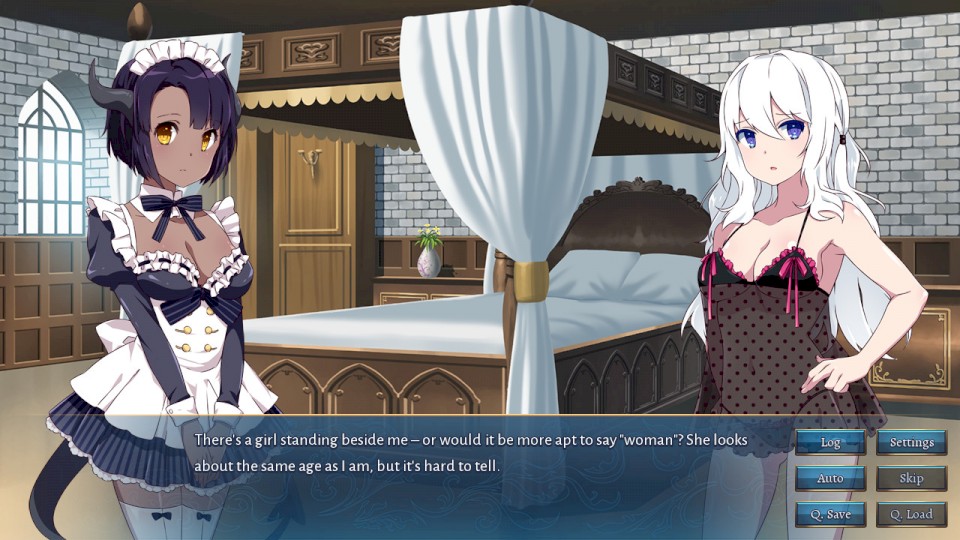Click the Q. Load button

(911, 514)
